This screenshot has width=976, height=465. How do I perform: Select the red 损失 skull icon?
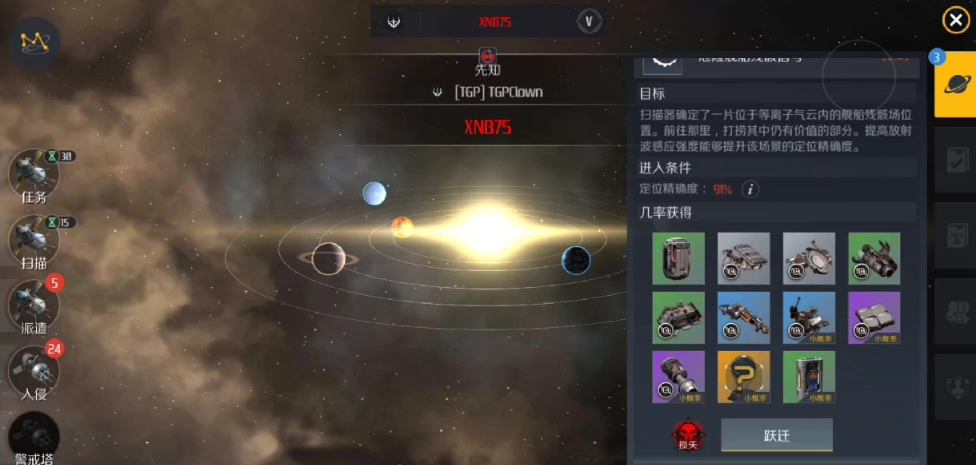[686, 436]
